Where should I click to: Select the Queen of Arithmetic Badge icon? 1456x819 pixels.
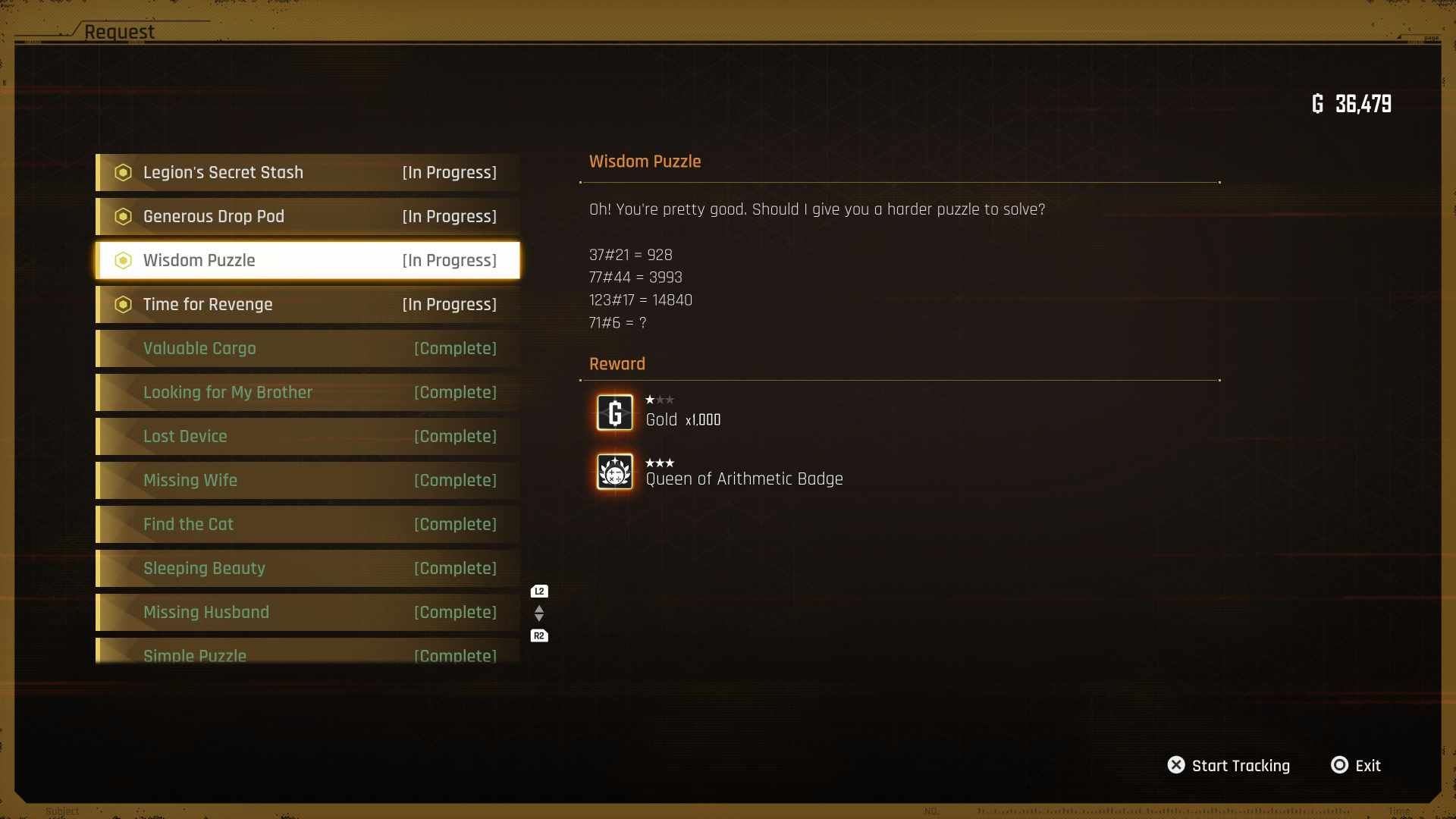(x=614, y=472)
